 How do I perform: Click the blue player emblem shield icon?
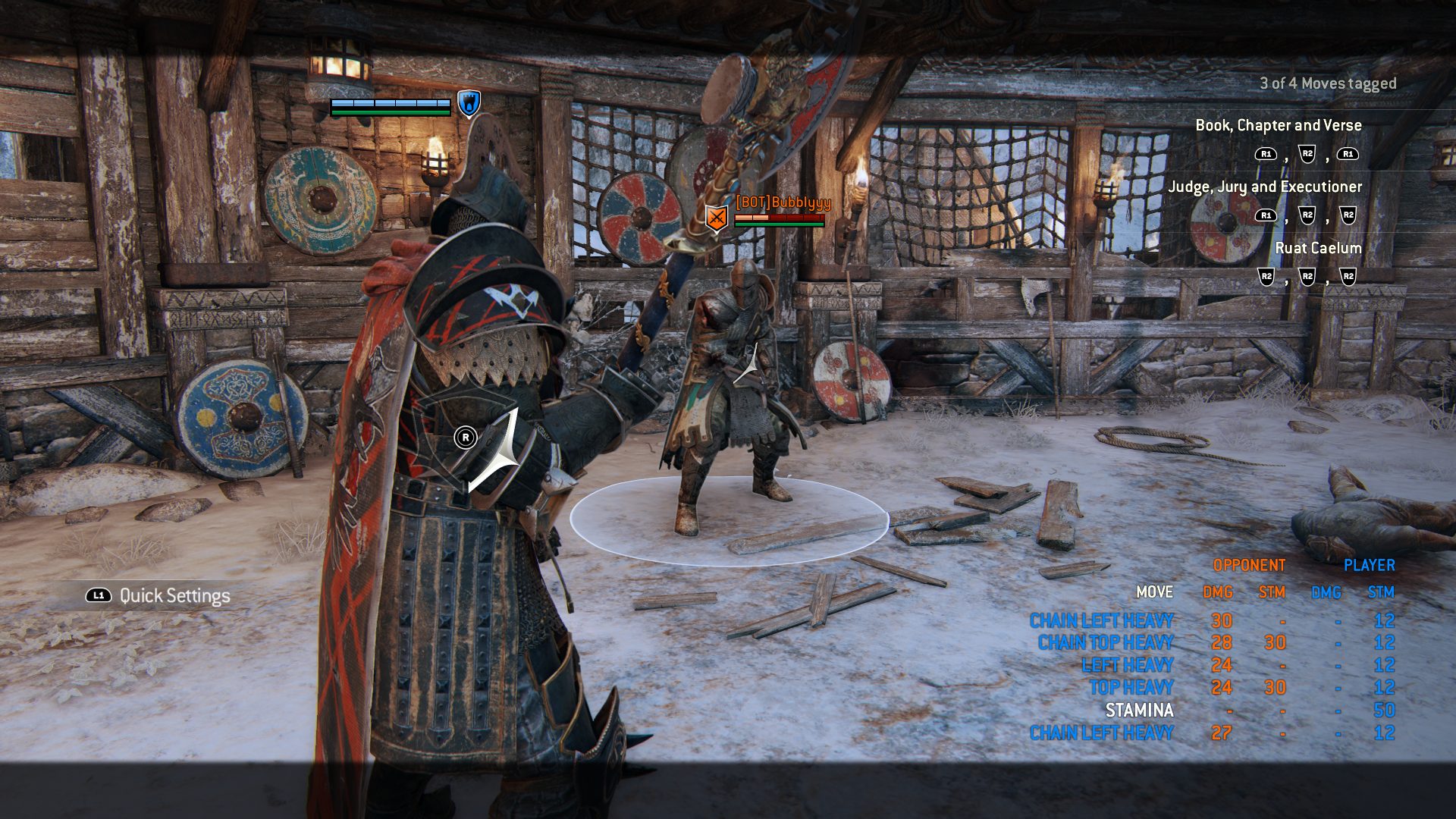click(x=469, y=103)
